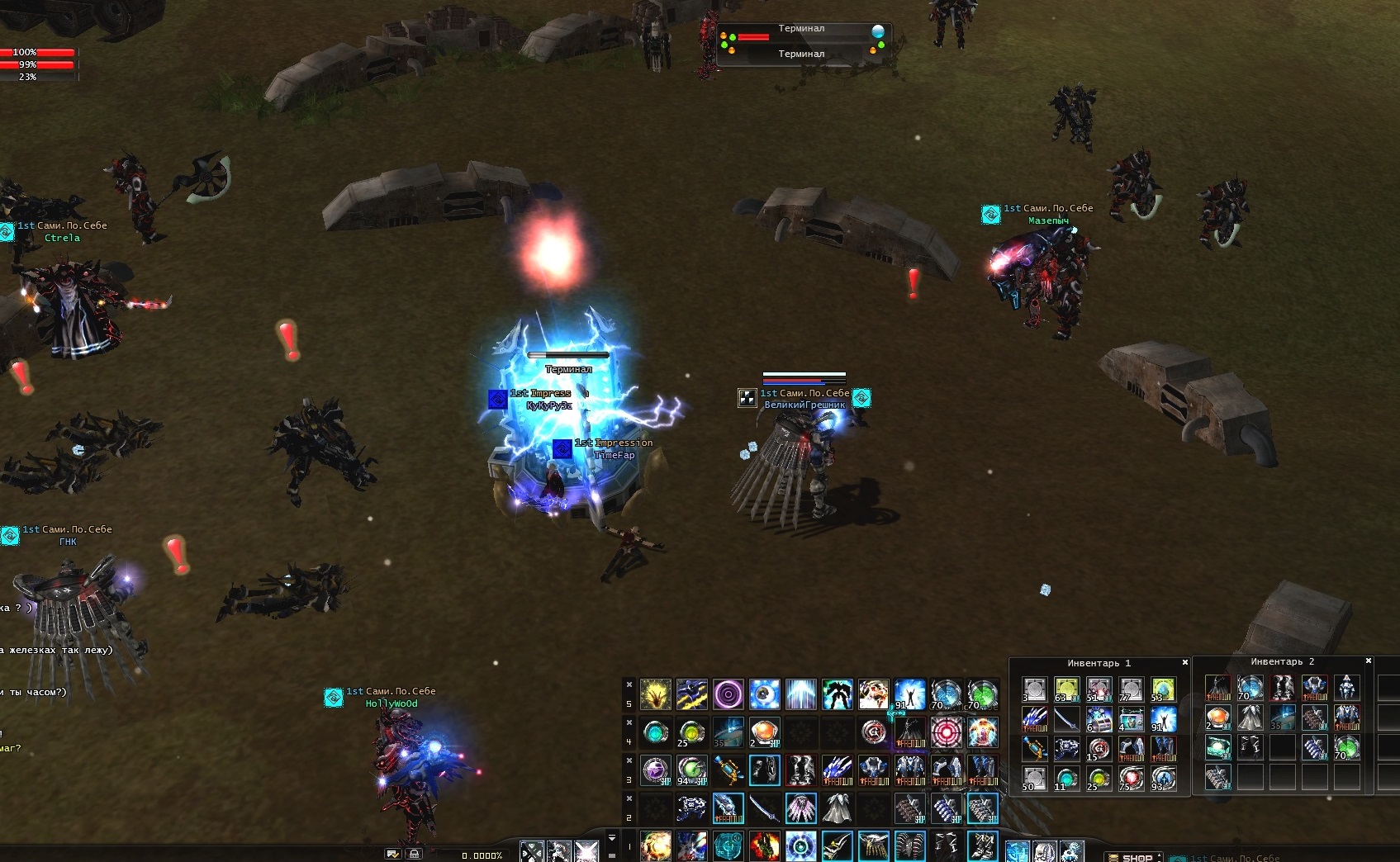The image size is (1400, 862).
Task: Activate the fiery explosion skill in row 1
Action: pos(656,846)
